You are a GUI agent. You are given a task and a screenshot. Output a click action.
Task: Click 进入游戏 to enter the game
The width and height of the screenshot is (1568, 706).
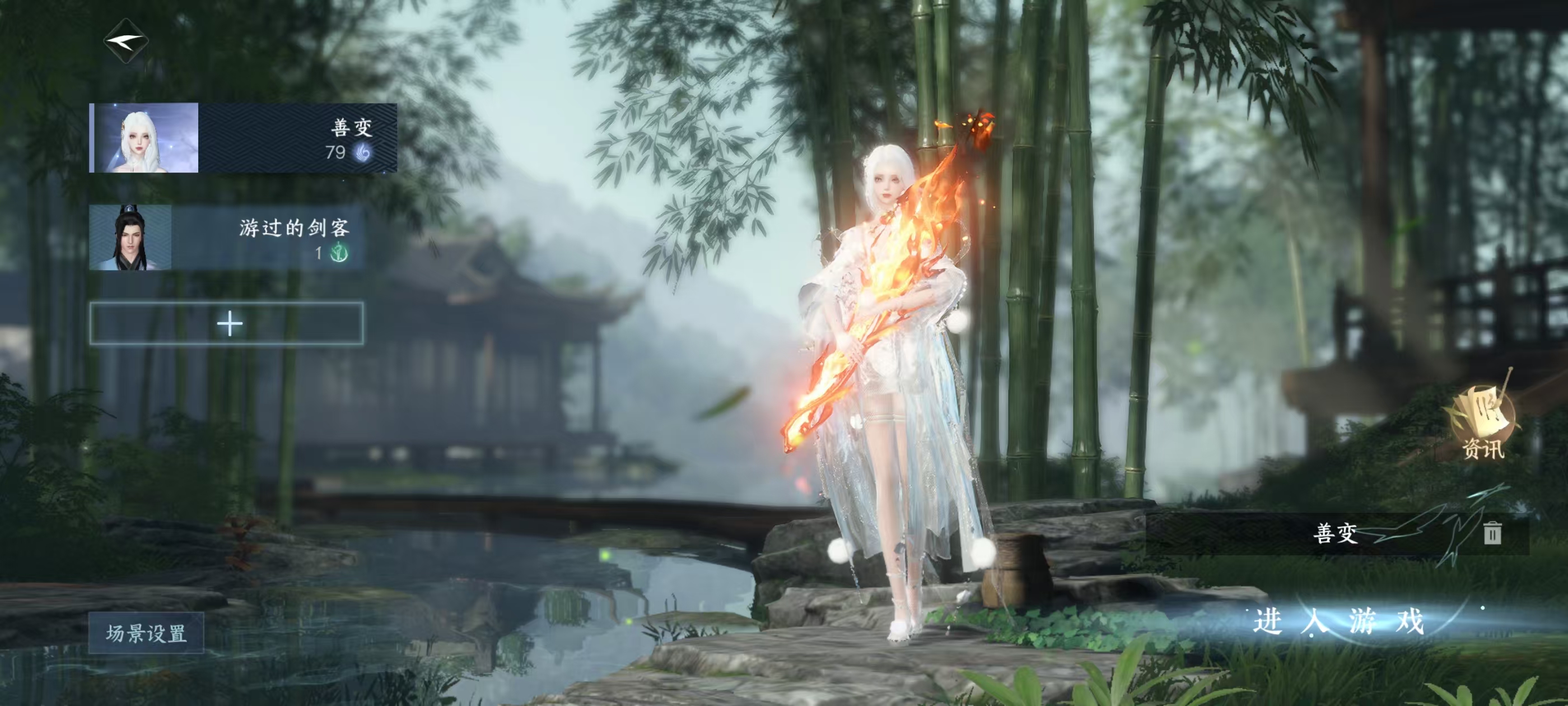[x=1338, y=621]
